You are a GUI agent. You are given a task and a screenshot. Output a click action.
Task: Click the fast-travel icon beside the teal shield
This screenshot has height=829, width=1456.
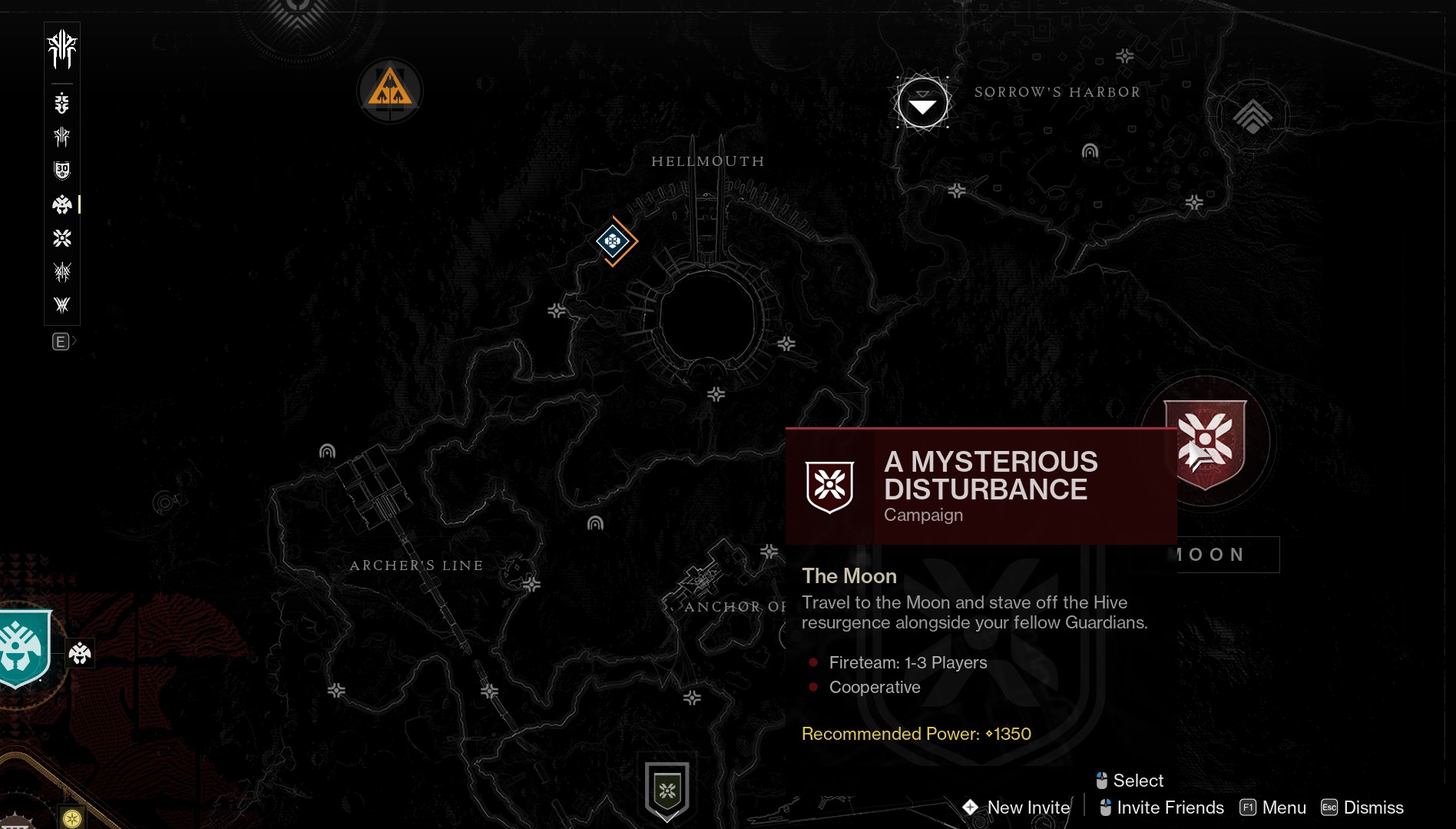tap(79, 654)
